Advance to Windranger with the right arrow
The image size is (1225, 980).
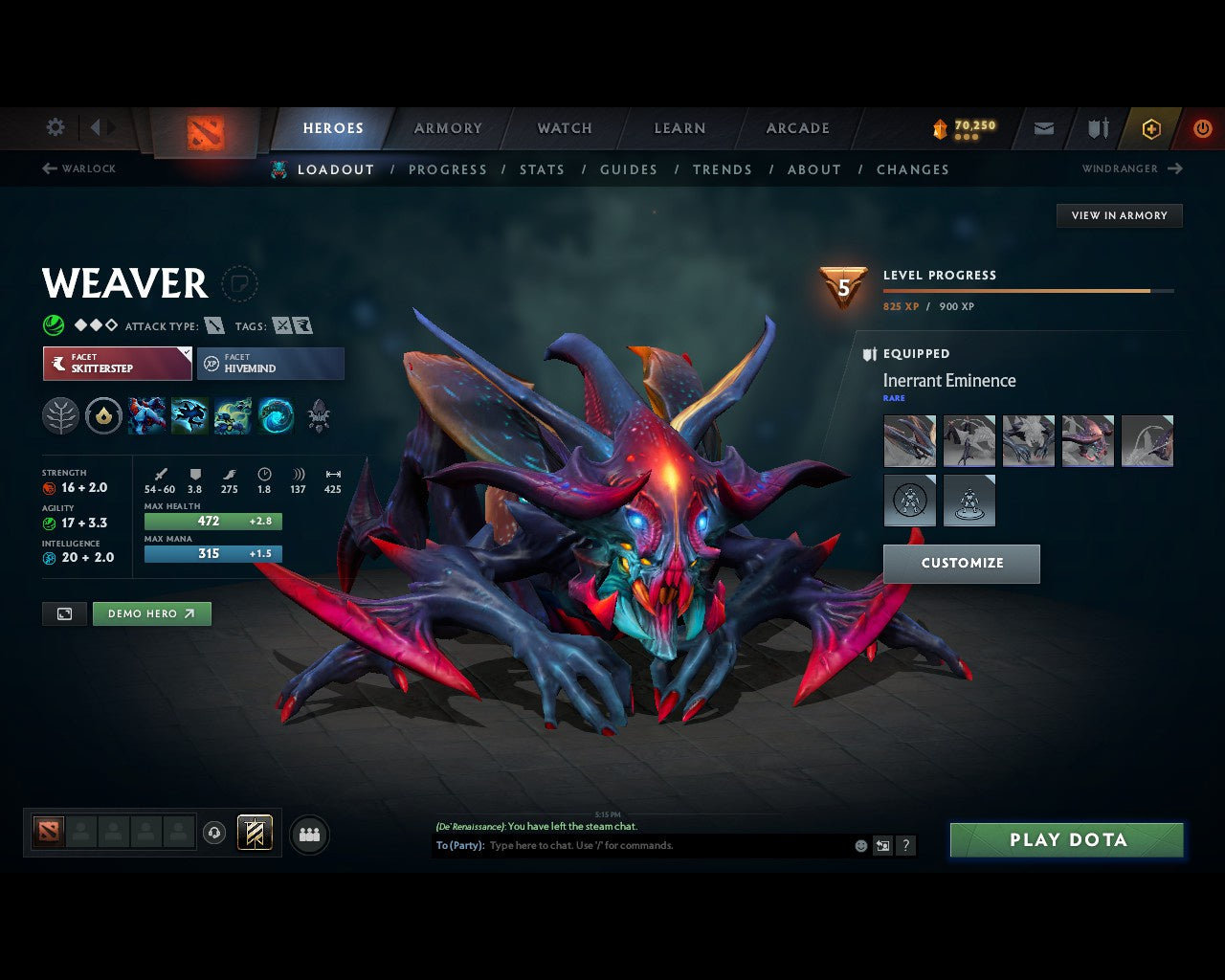[x=1175, y=168]
